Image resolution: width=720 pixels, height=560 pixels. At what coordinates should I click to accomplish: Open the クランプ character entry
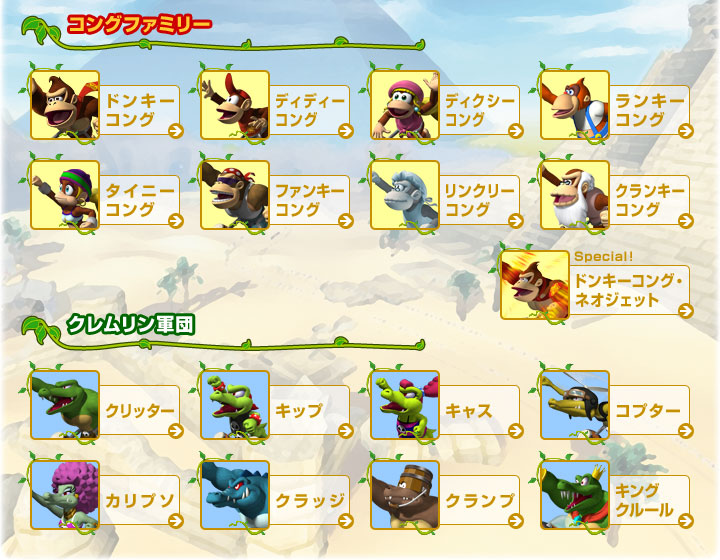pyautogui.click(x=445, y=496)
